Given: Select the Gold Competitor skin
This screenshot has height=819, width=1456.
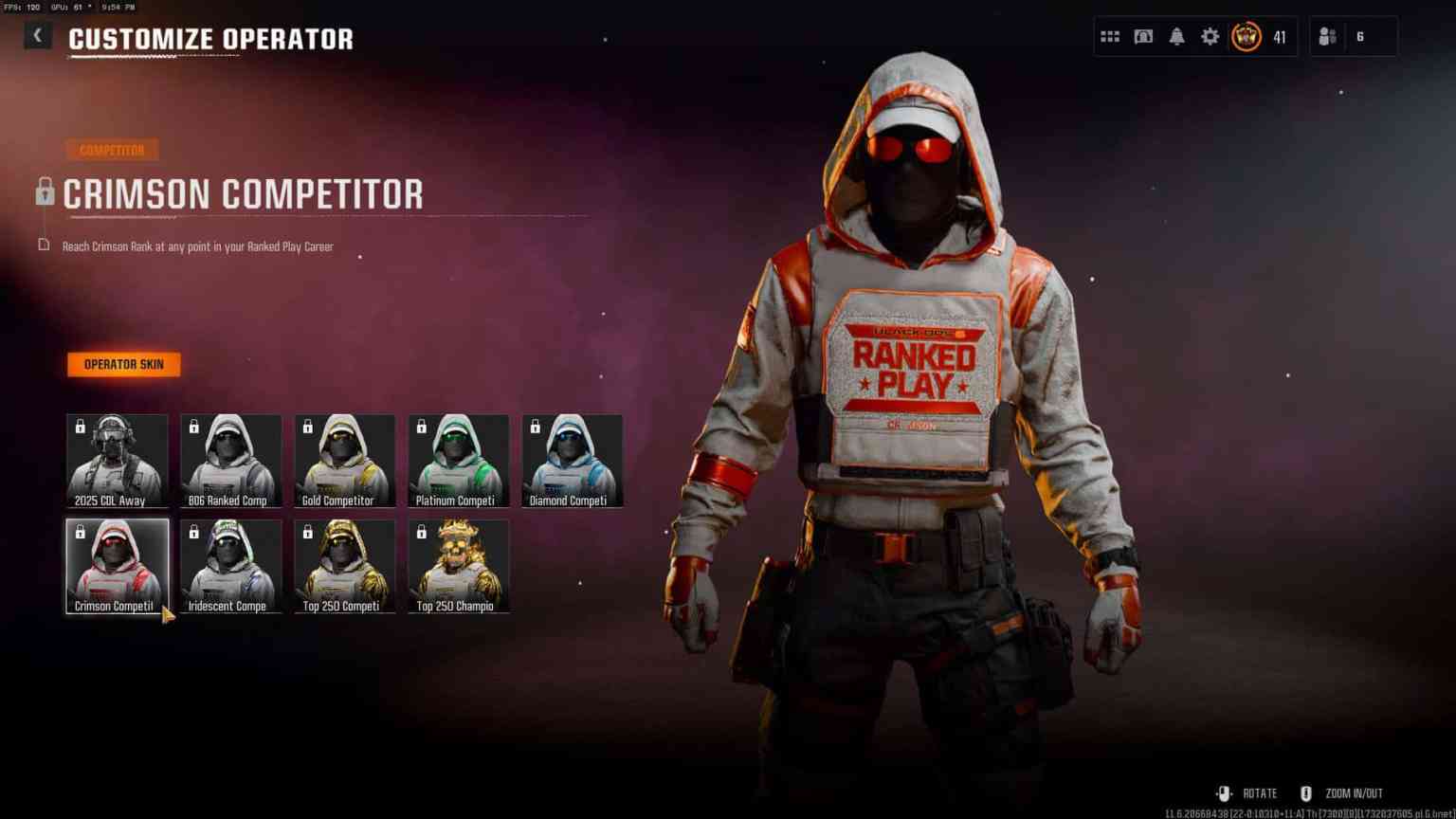Looking at the screenshot, I should tap(343, 460).
